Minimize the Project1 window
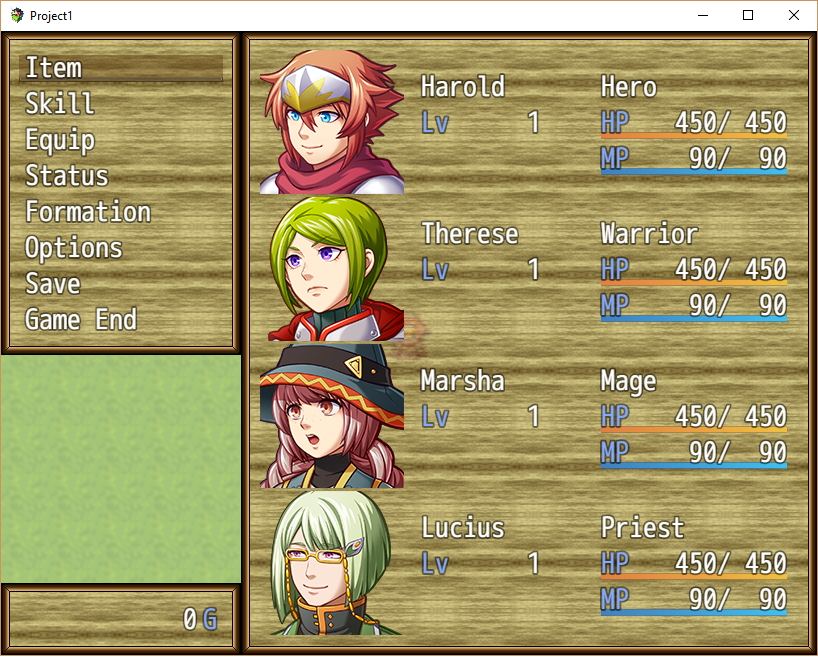The image size is (818, 657). (x=702, y=16)
